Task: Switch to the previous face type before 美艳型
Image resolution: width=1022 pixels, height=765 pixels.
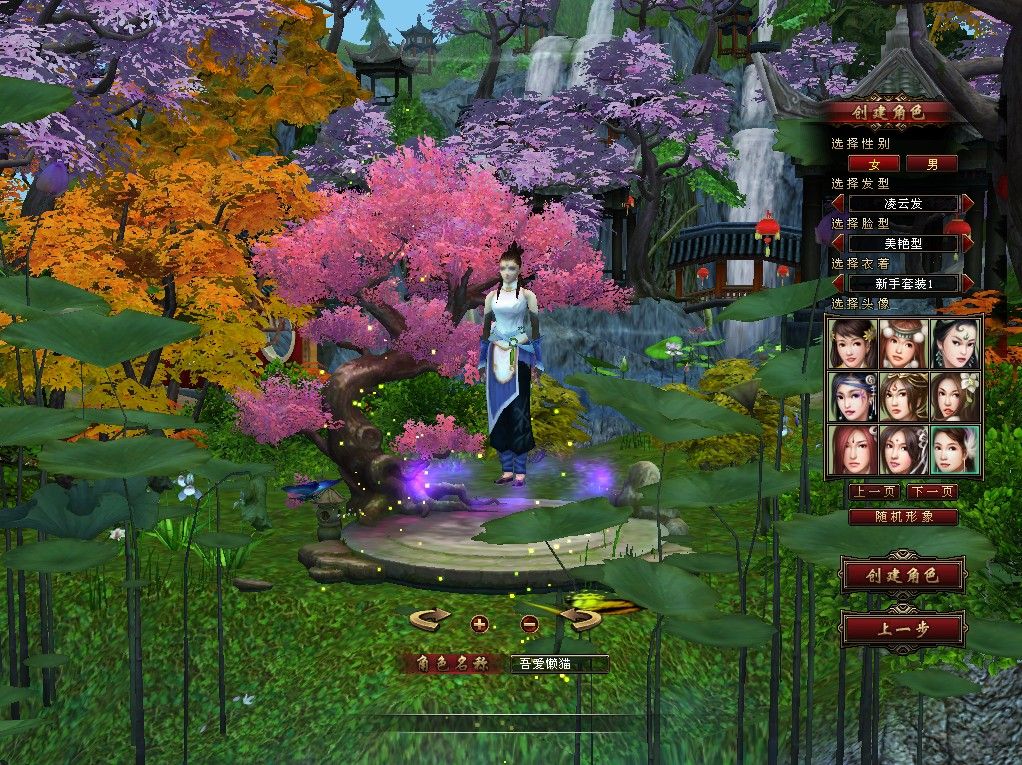Action: [x=838, y=243]
